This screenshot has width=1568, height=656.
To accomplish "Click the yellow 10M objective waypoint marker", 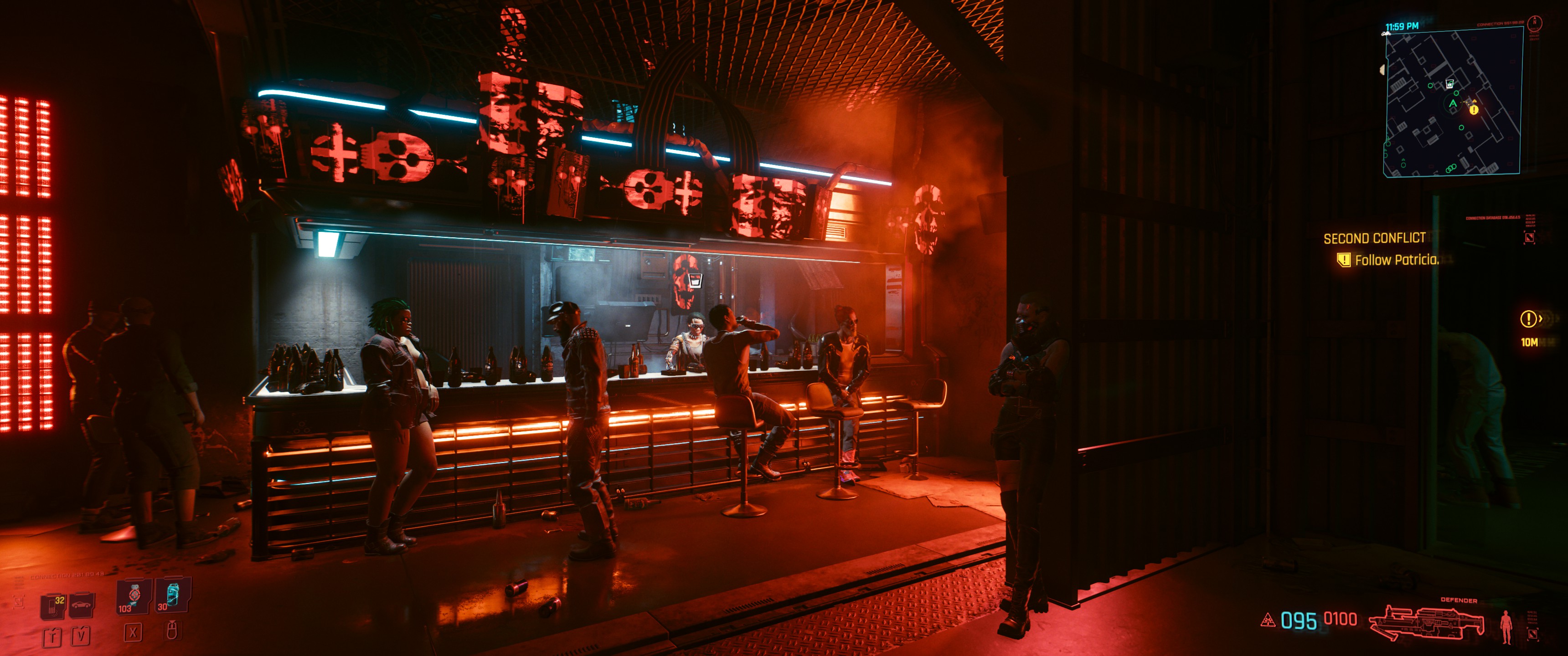I will [1528, 319].
